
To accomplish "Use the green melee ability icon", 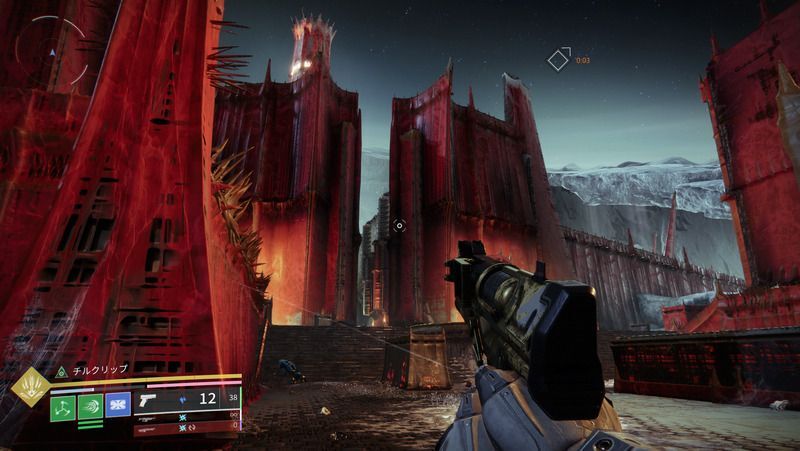I will [91, 406].
